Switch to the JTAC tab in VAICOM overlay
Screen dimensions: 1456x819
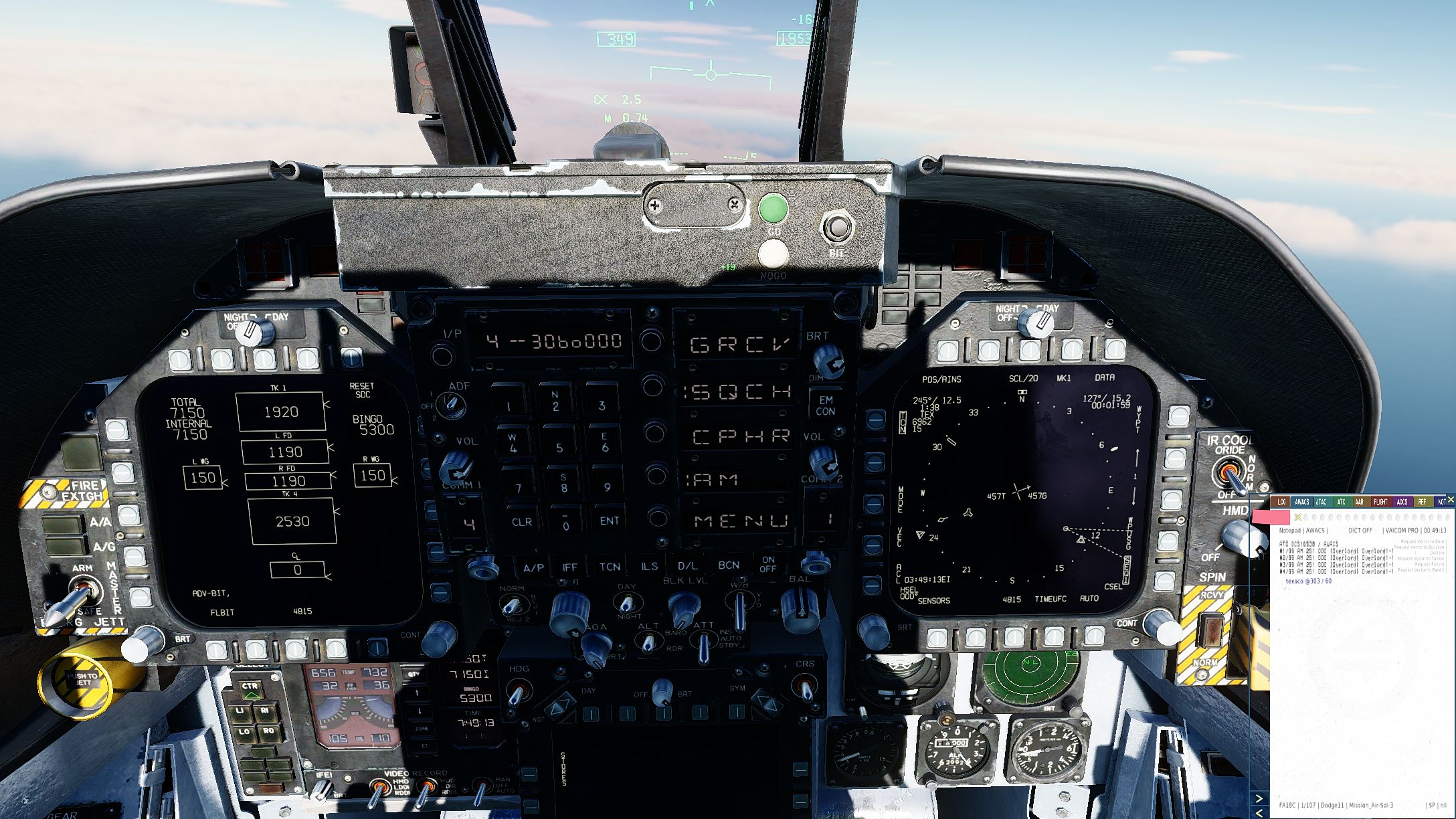pyautogui.click(x=1320, y=502)
